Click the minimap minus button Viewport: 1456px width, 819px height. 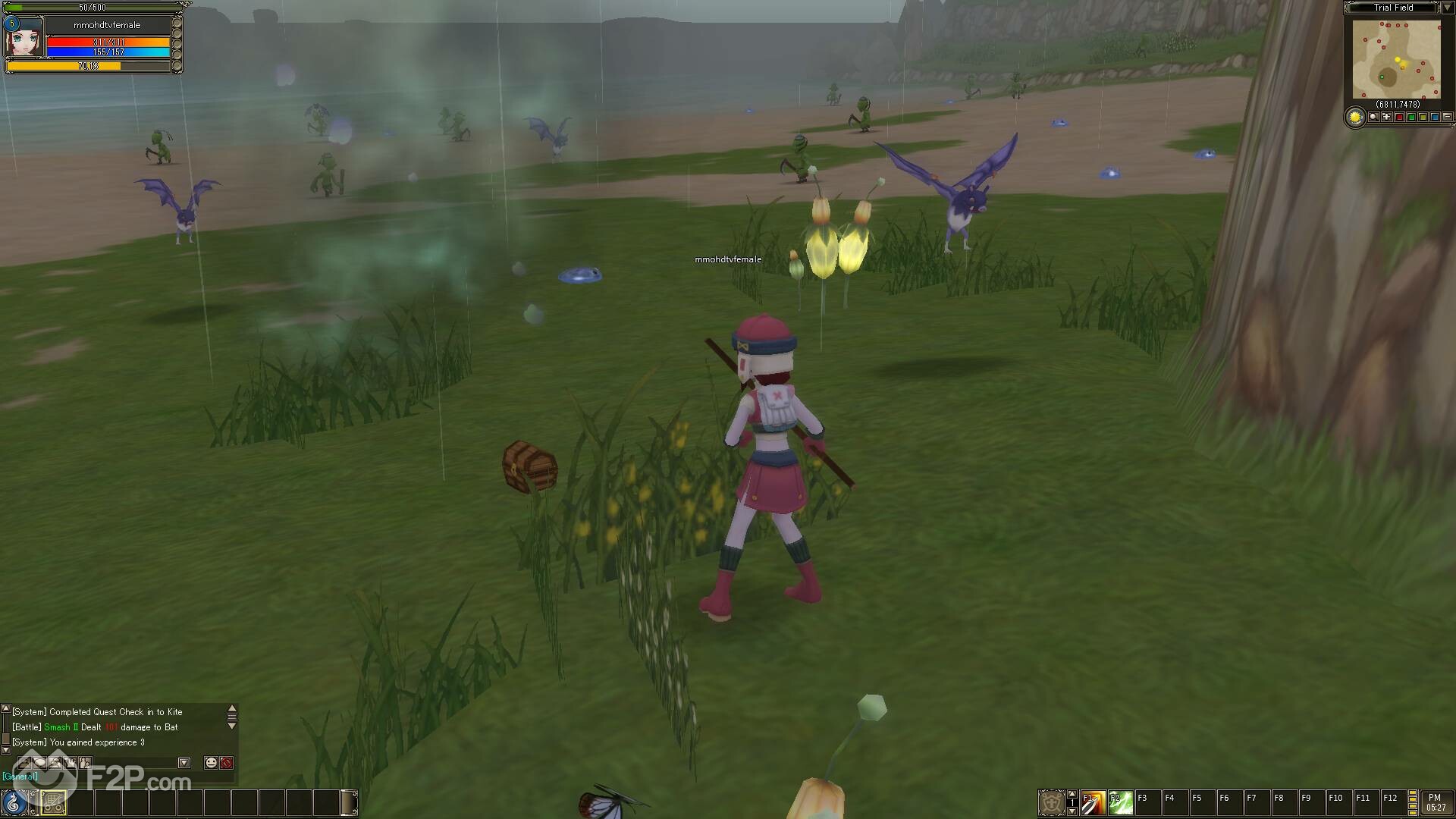click(x=1447, y=118)
